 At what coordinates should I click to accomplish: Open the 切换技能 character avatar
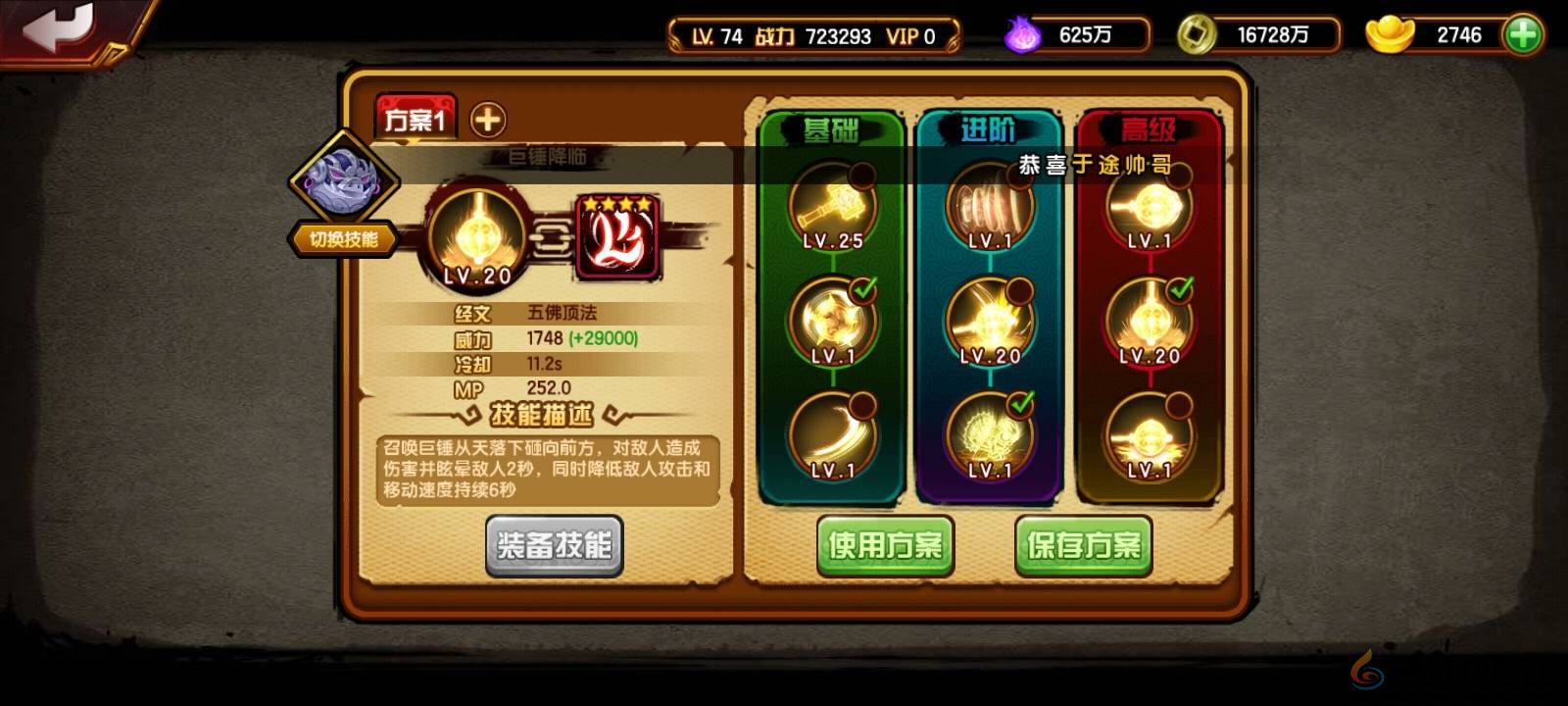click(345, 181)
